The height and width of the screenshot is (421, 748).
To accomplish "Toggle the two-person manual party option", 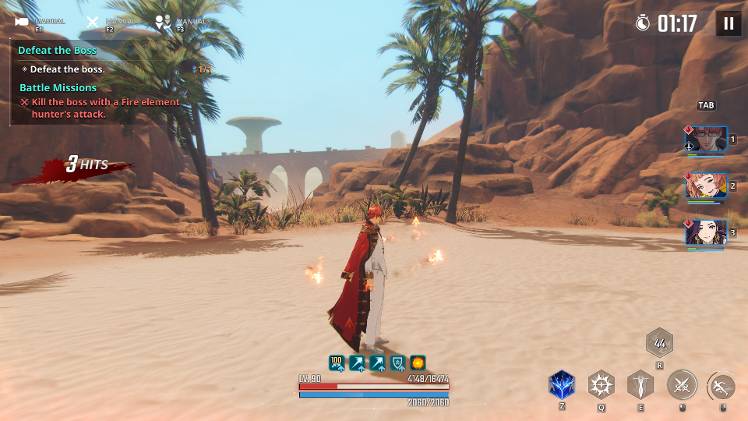I will click(x=162, y=19).
